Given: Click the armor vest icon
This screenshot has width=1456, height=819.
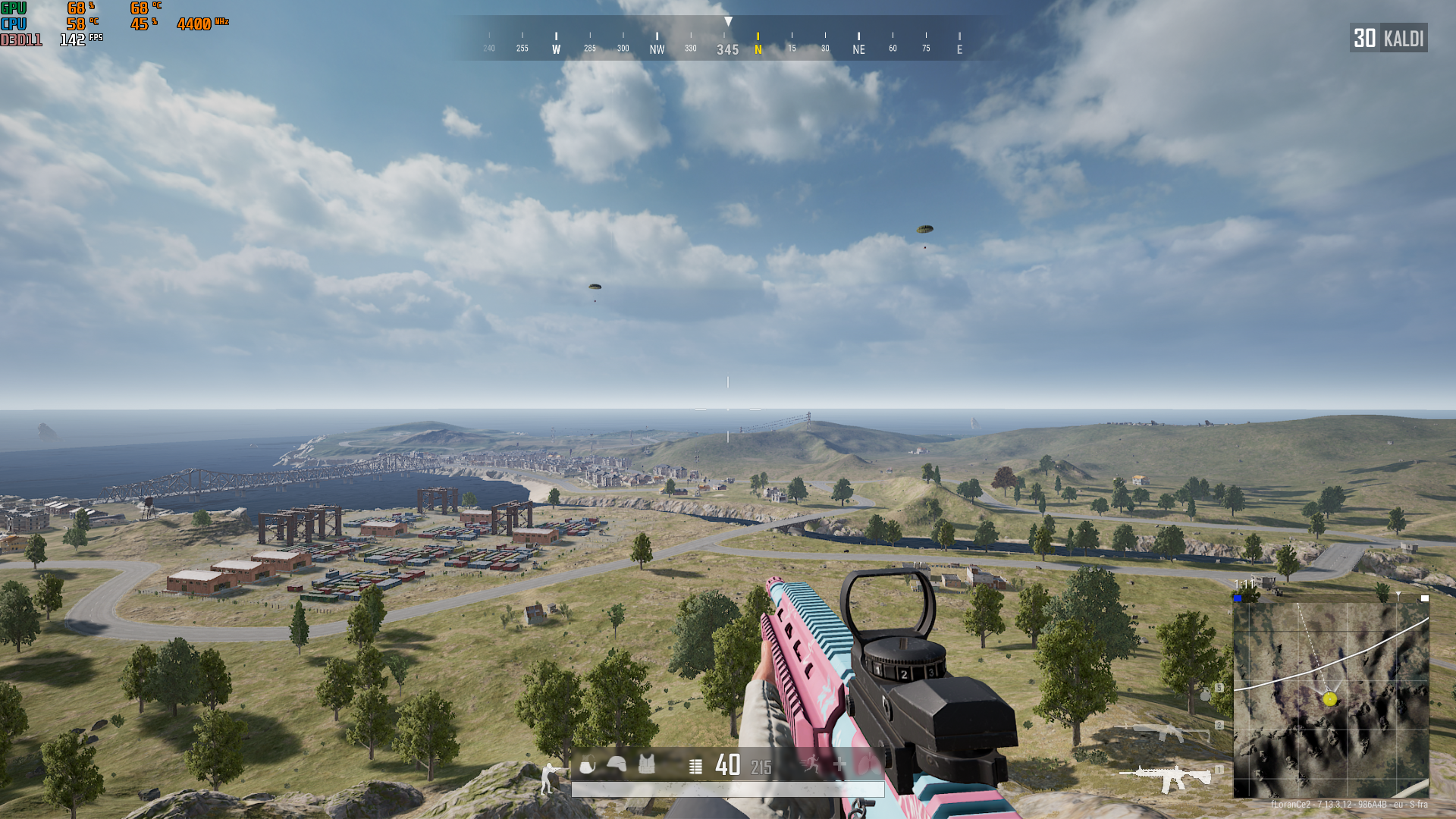Looking at the screenshot, I should point(647,764).
